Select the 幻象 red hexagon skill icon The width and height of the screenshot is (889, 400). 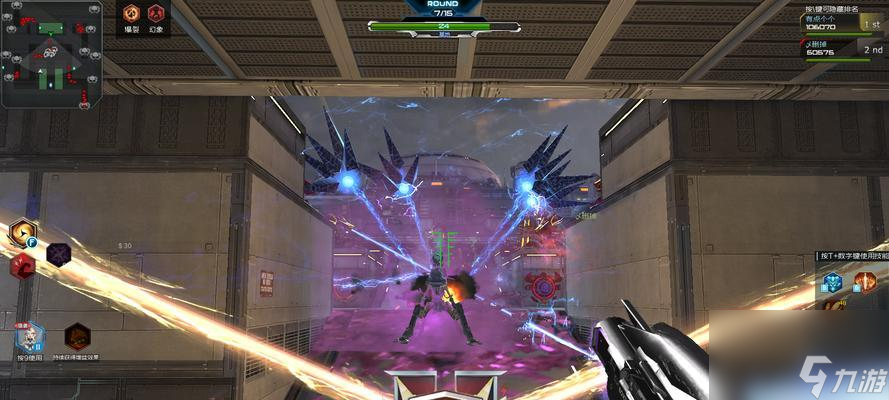[156, 14]
